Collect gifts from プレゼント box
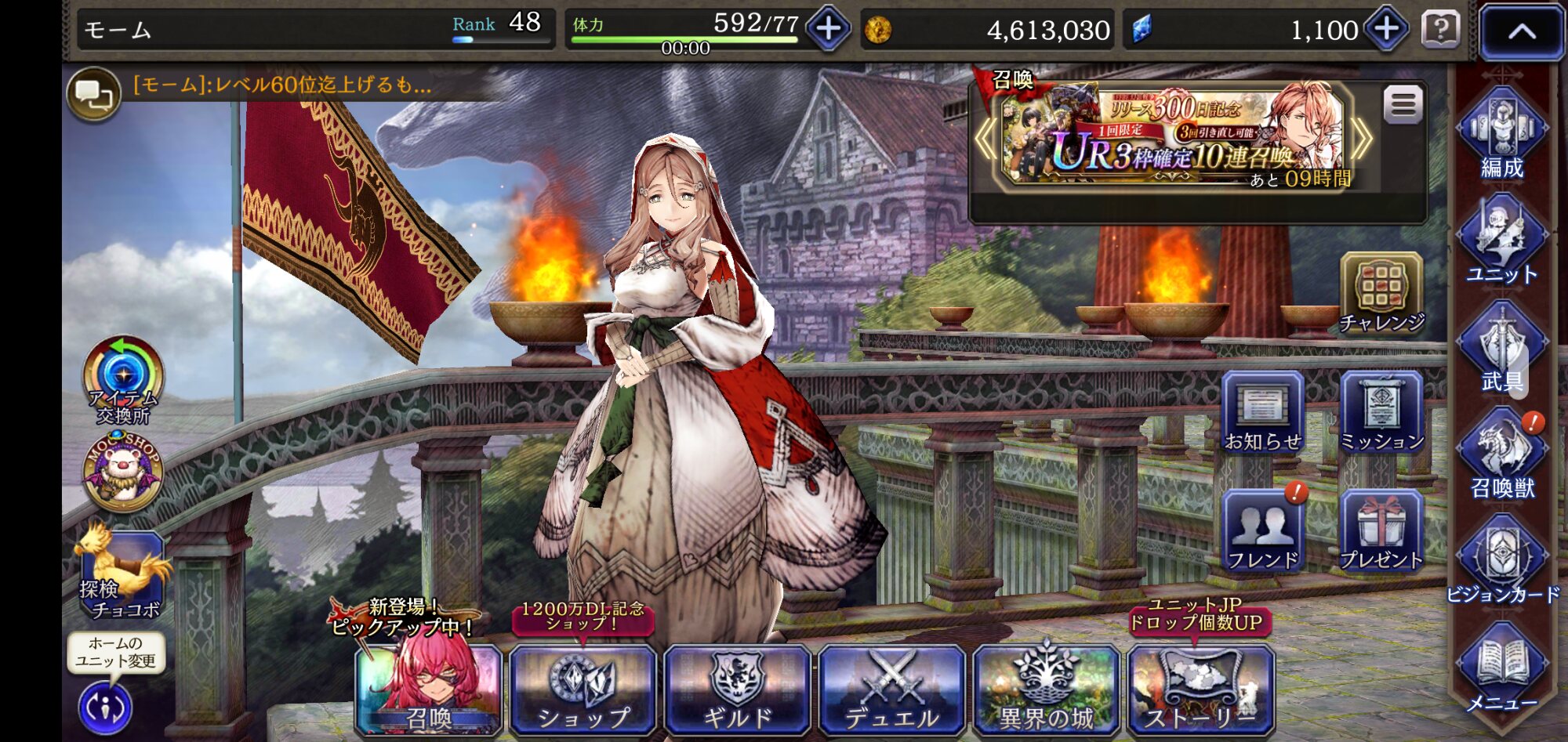The height and width of the screenshot is (742, 1568). tap(1381, 531)
